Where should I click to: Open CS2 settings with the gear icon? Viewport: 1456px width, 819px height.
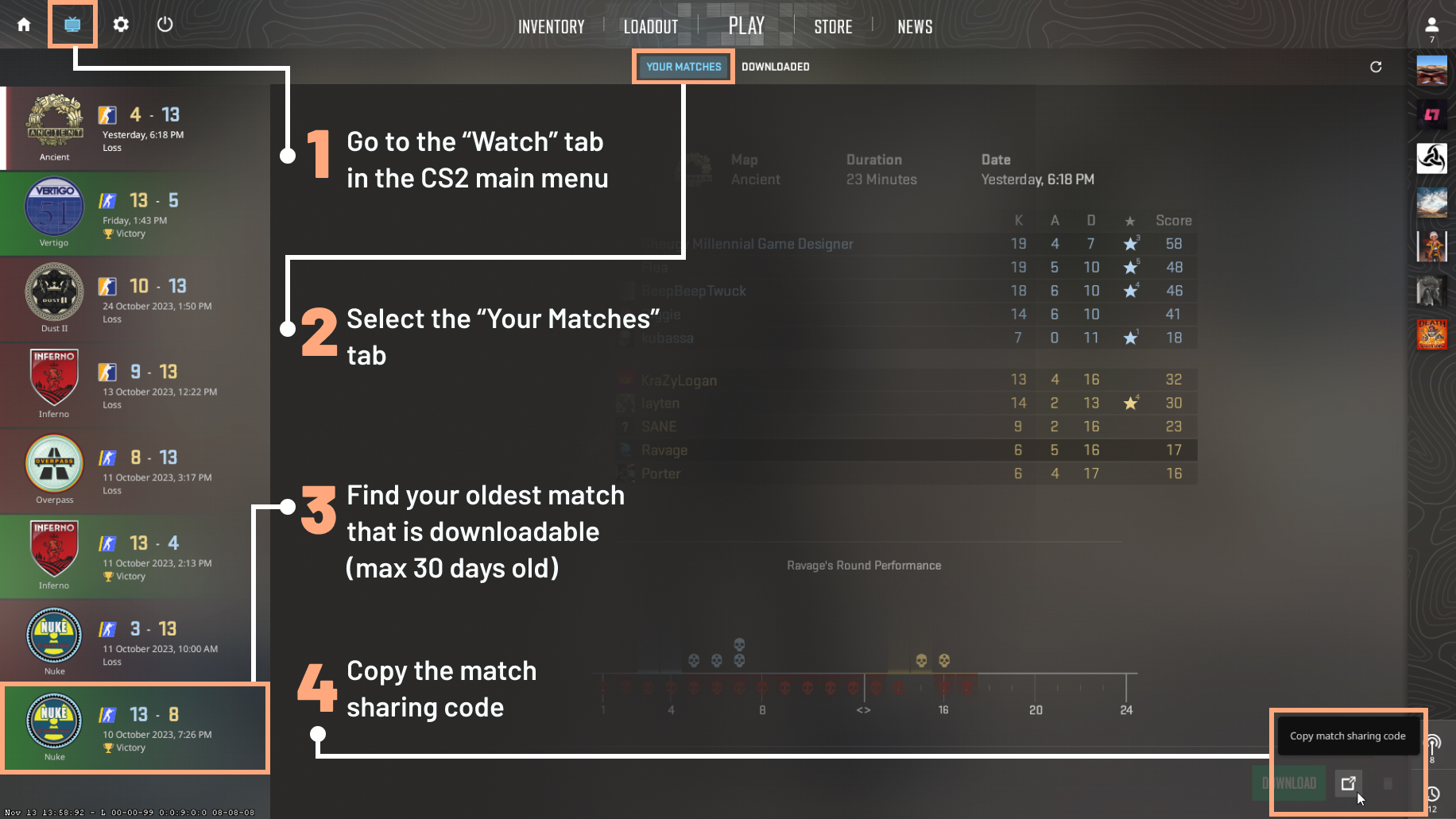(120, 24)
